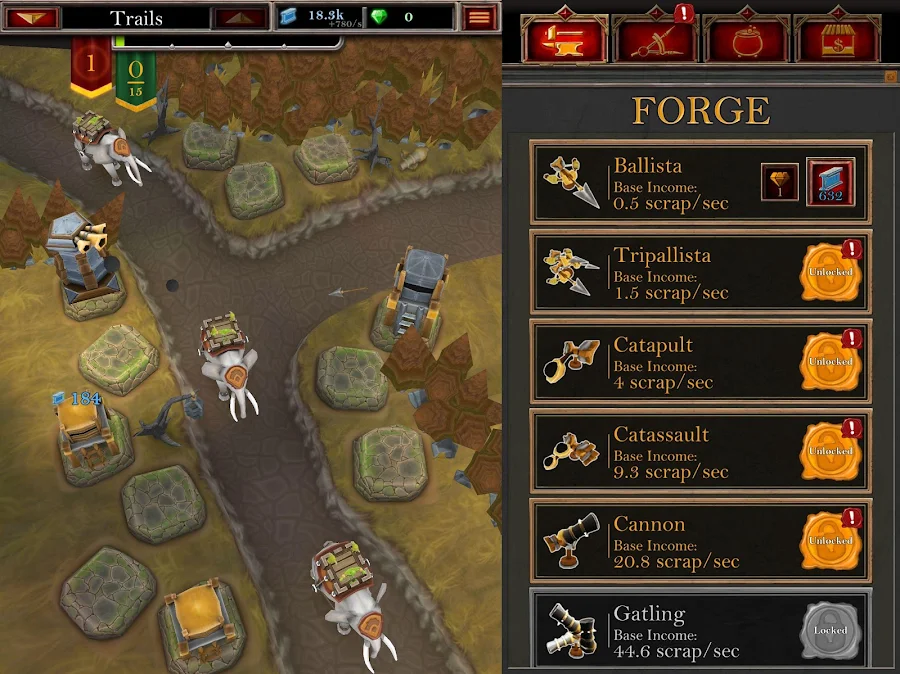
Task: Select the Tripallista Unlocked seal
Action: click(x=830, y=272)
